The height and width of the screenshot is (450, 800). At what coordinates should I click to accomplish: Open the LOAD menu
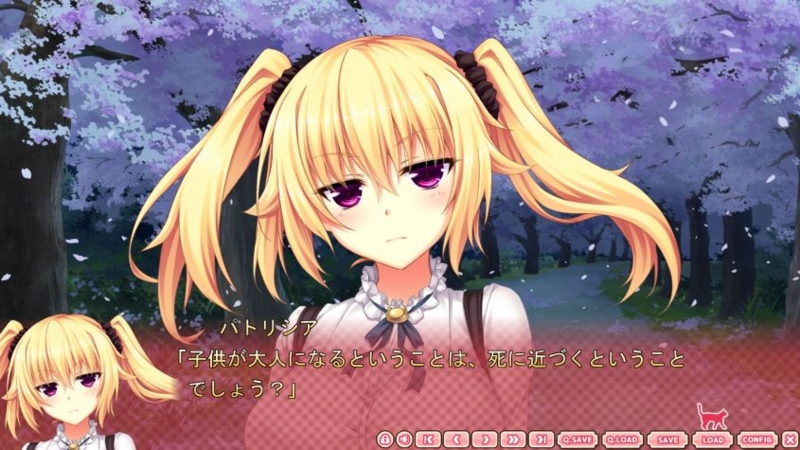(x=713, y=439)
